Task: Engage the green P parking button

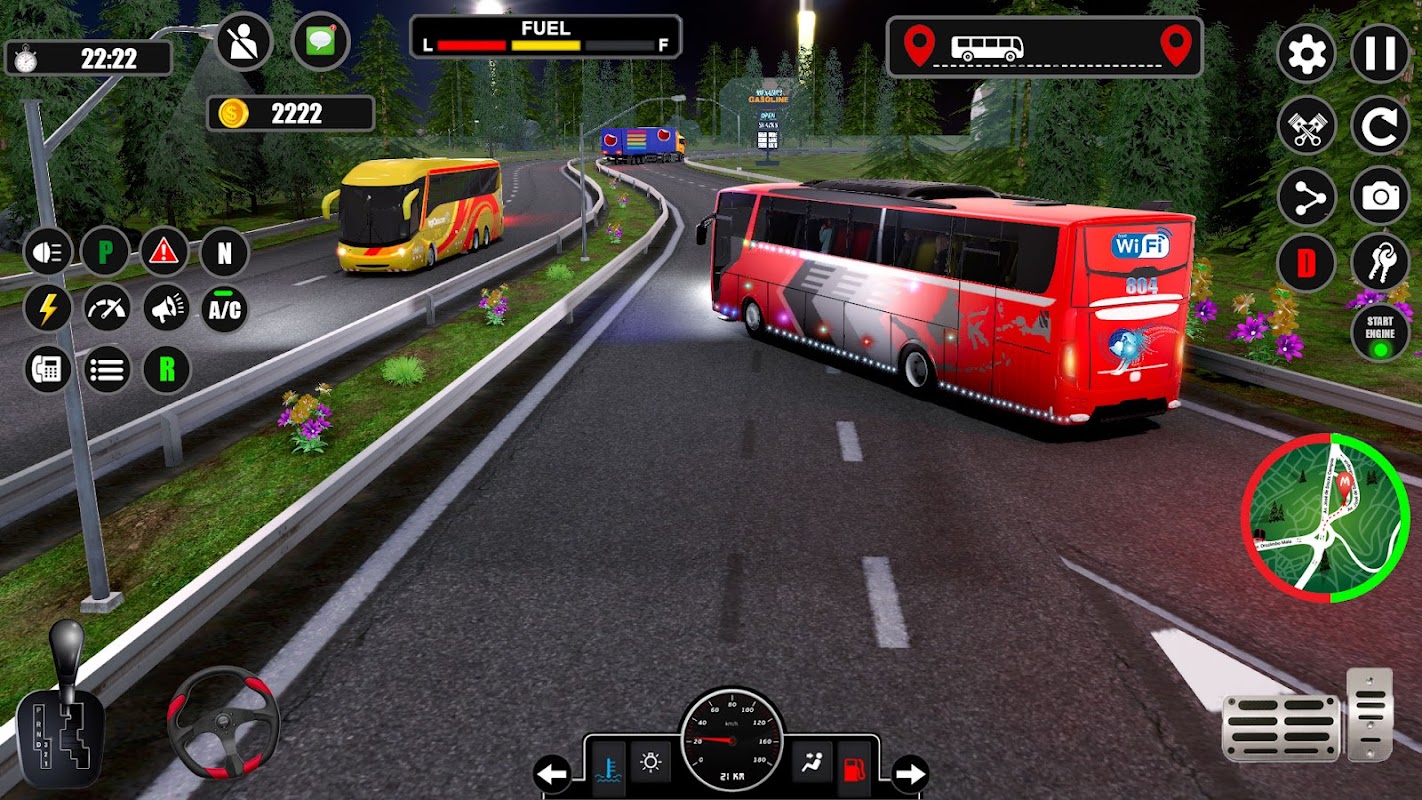Action: point(106,251)
